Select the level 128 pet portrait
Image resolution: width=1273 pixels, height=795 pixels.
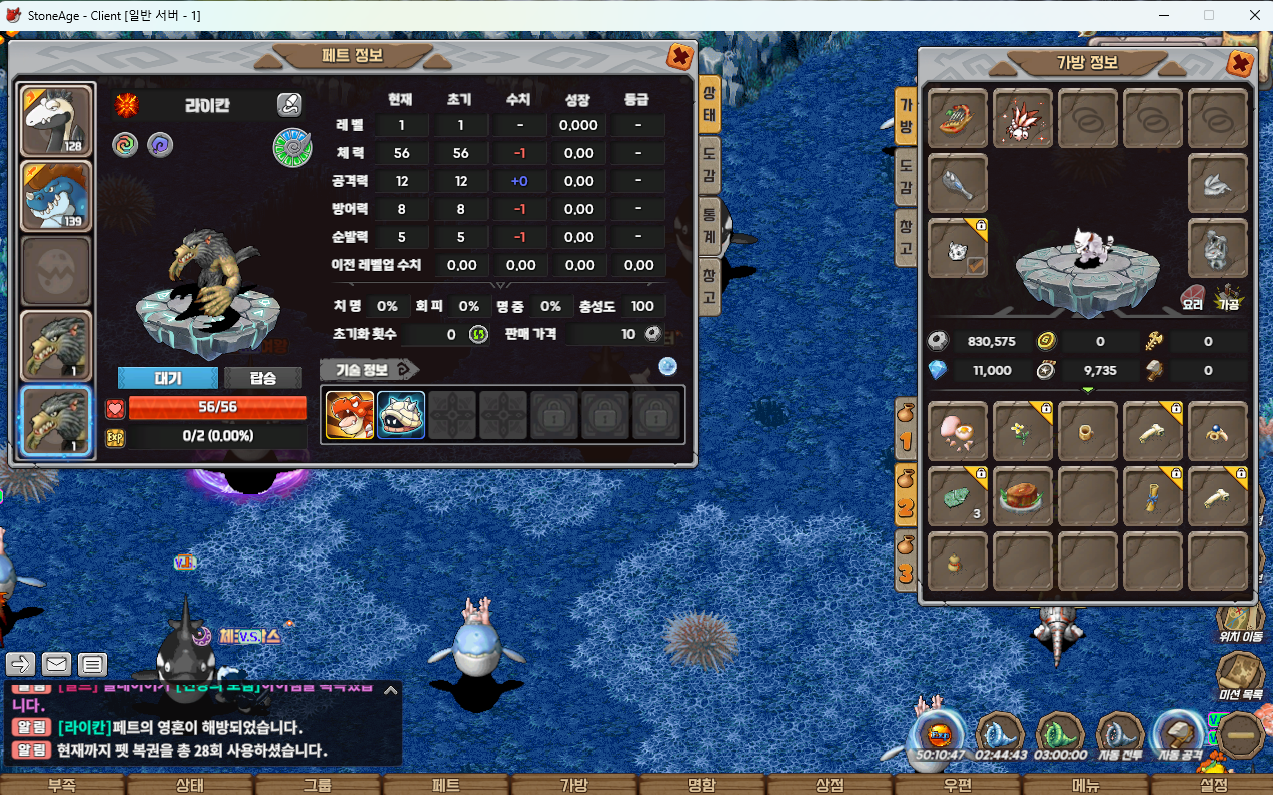[x=57, y=121]
